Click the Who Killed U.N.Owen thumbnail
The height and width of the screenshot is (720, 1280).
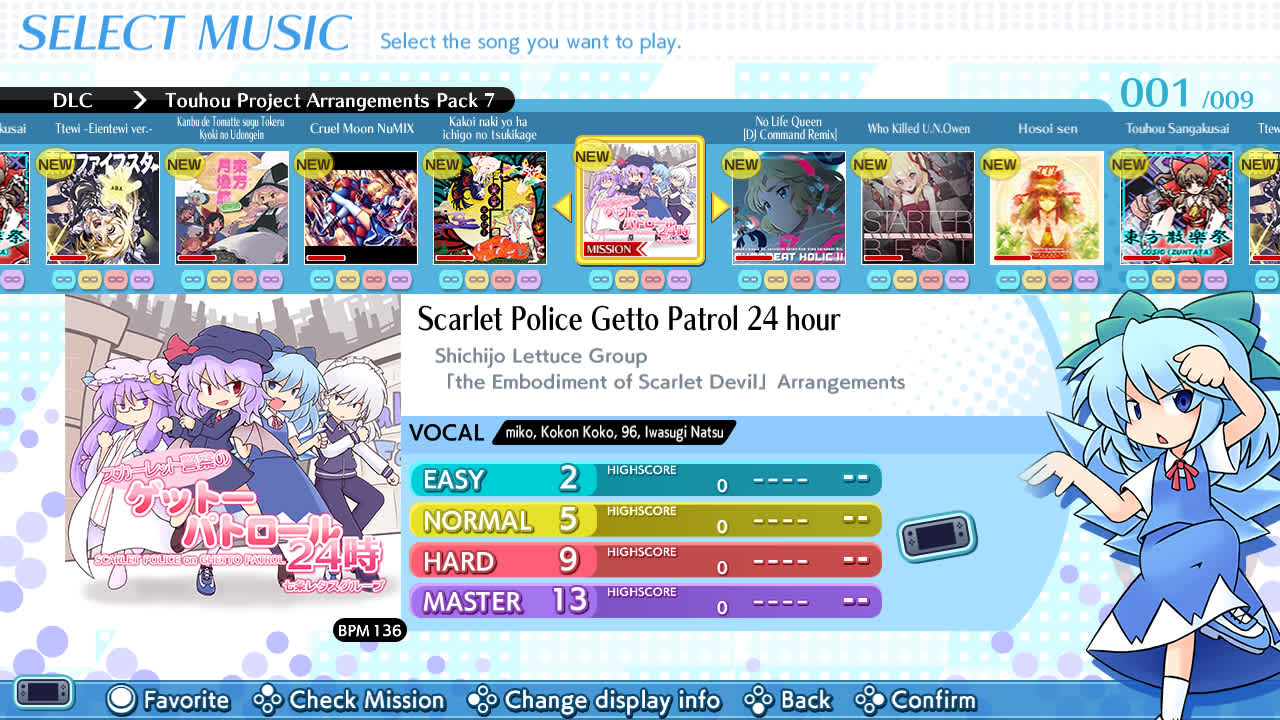pos(918,205)
